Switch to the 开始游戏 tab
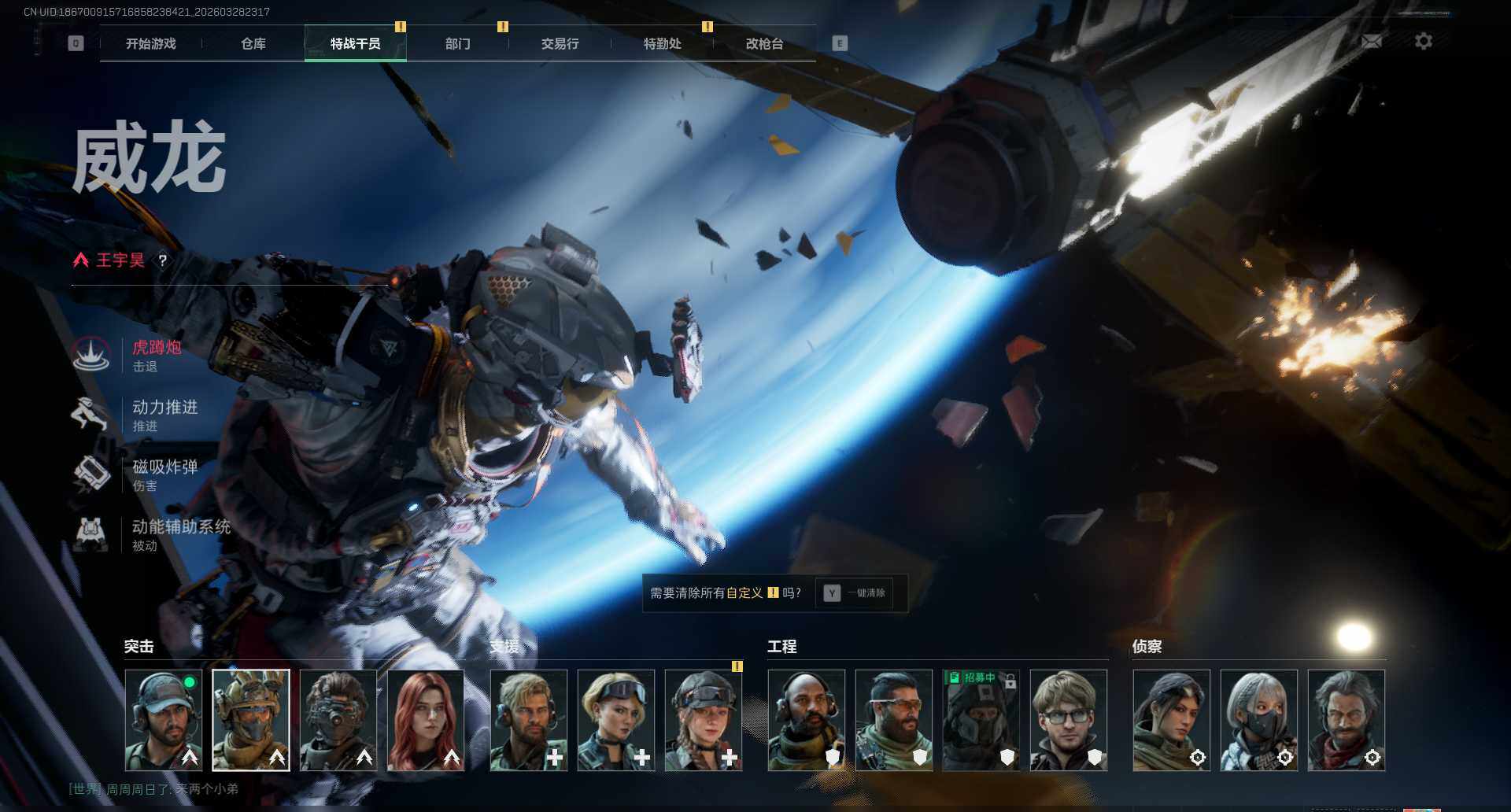The width and height of the screenshot is (1511, 812). pos(151,44)
